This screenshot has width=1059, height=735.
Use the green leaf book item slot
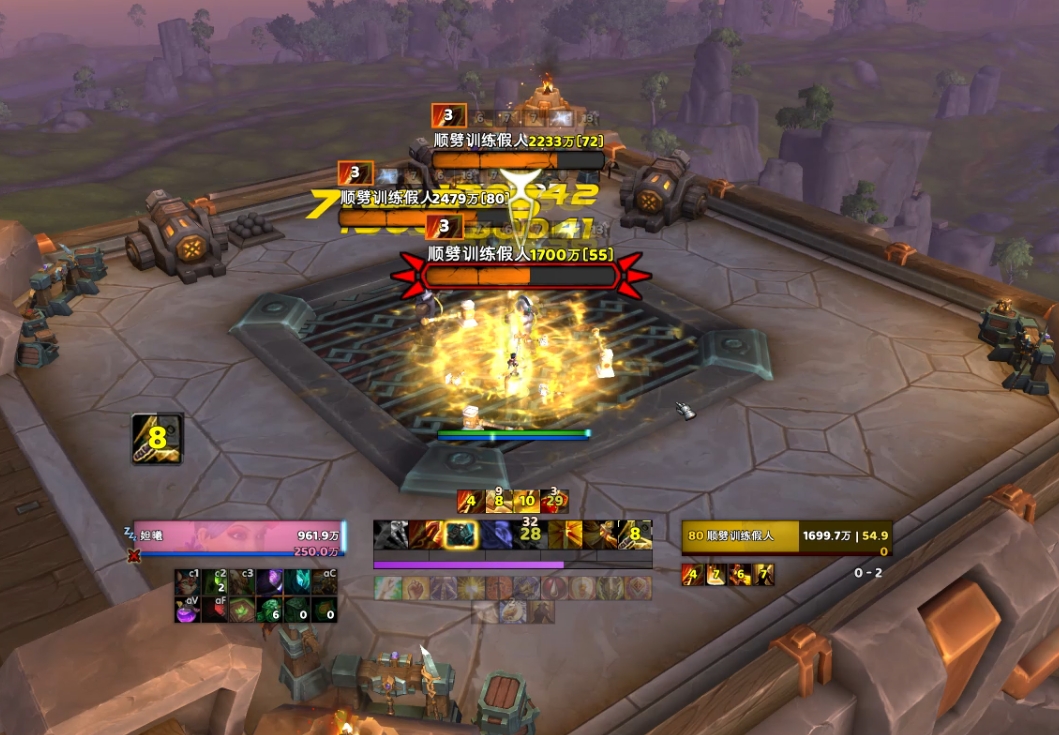coord(242,609)
